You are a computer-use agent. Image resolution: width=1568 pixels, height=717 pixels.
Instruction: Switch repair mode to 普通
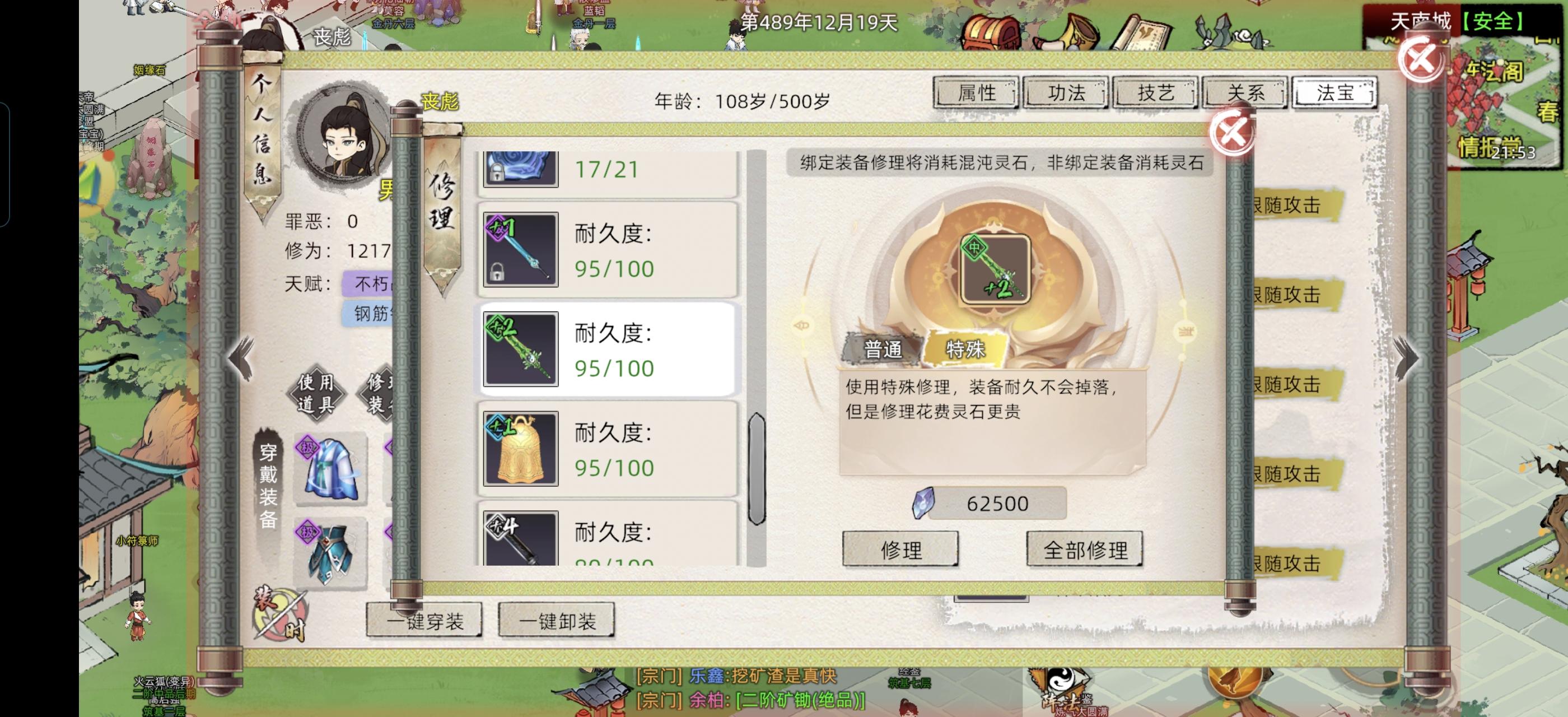pos(883,350)
